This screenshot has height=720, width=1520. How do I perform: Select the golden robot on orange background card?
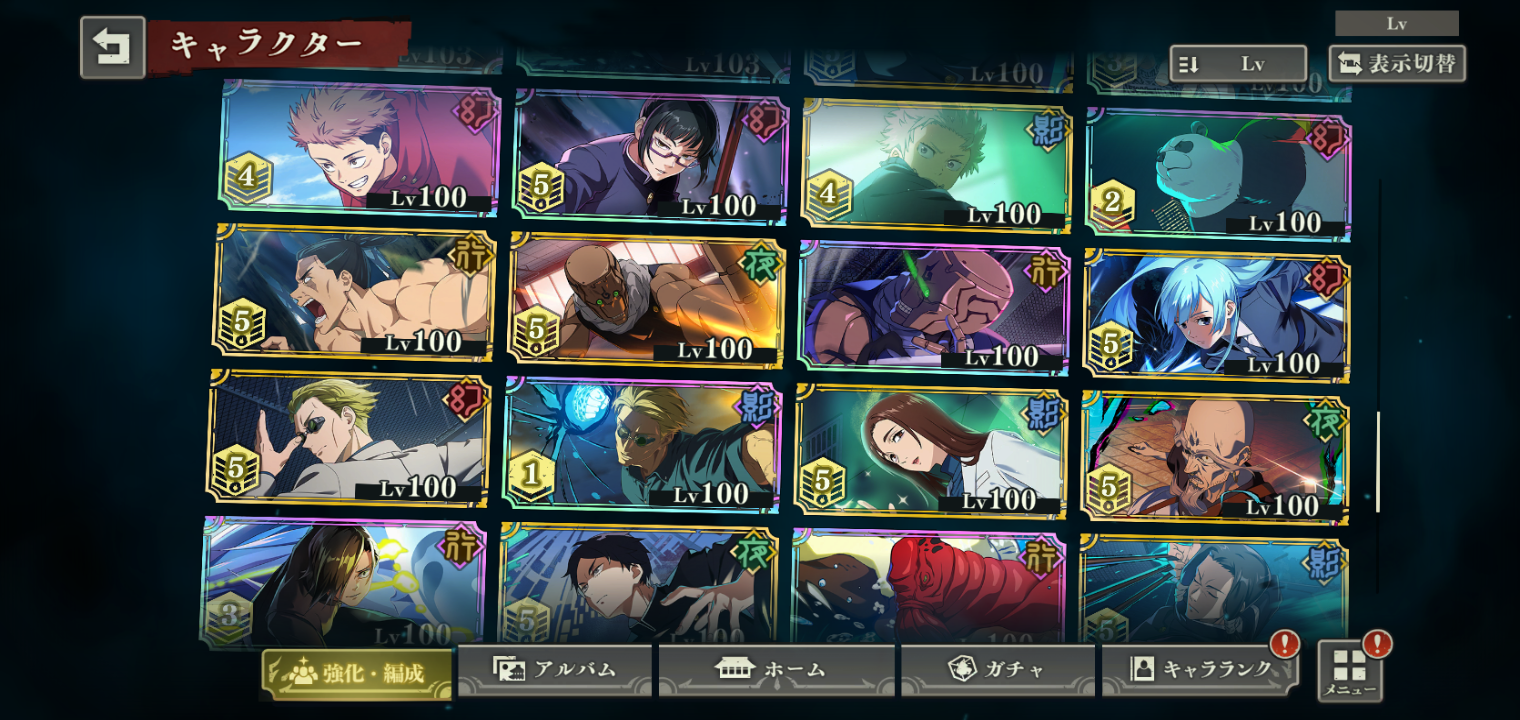pos(646,300)
